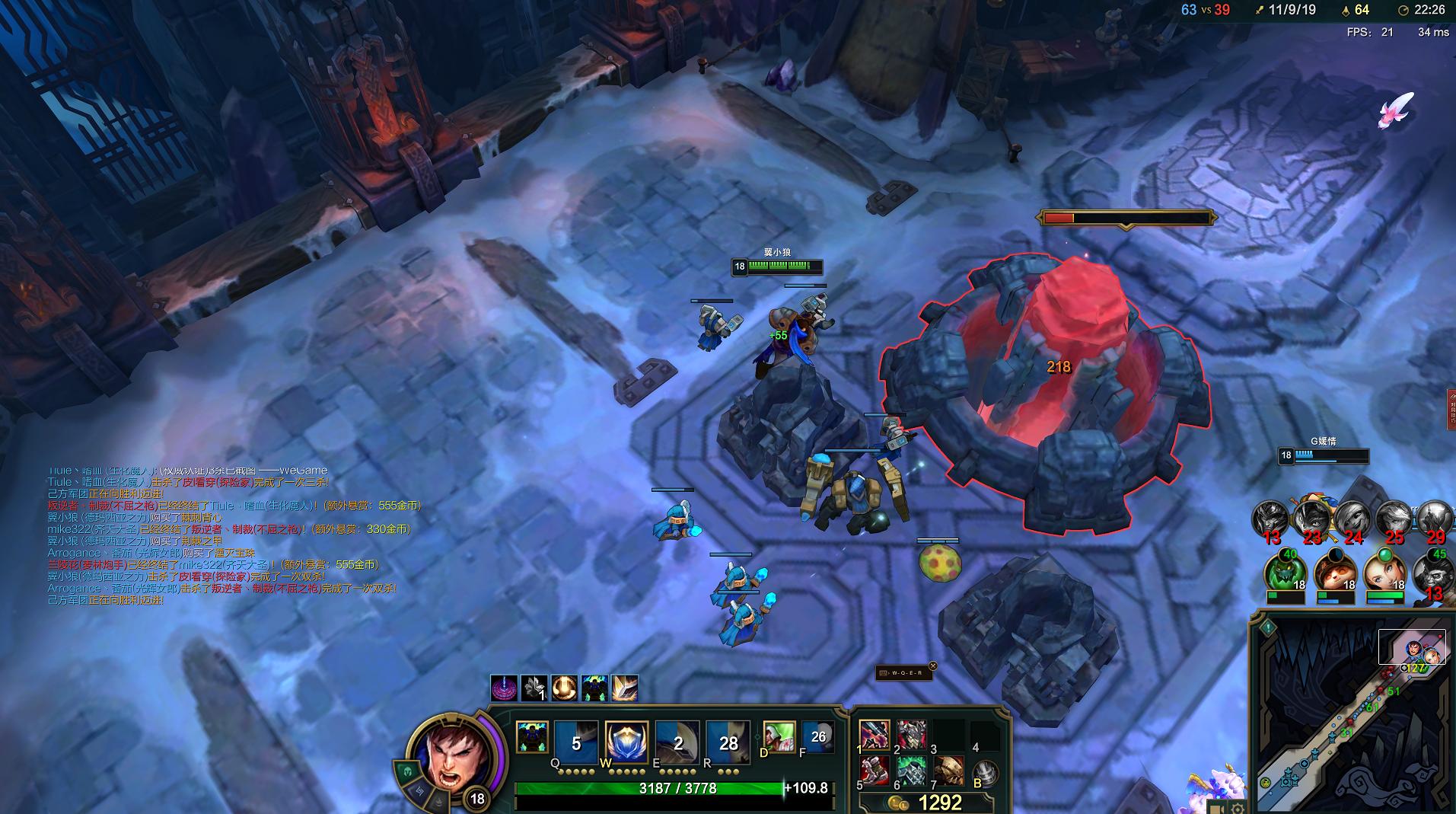Open the shop via the gold counter
Screen dimensions: 1456x814
click(927, 803)
